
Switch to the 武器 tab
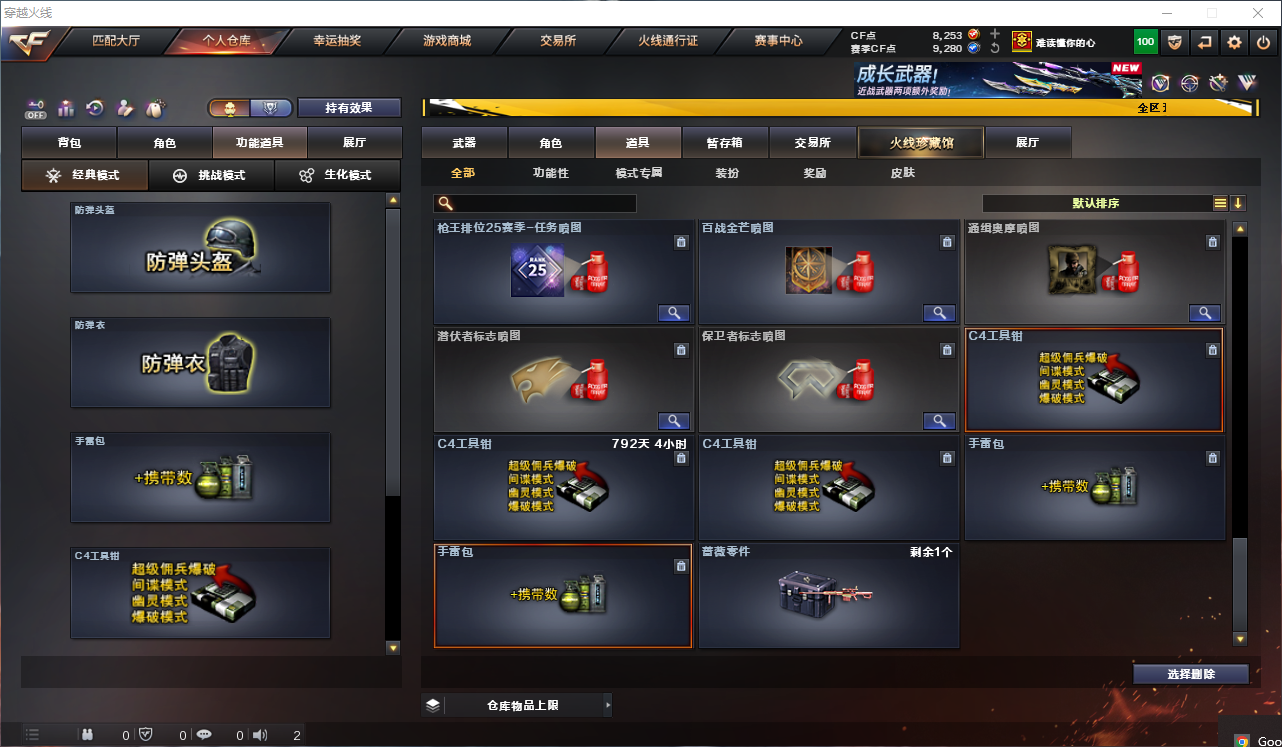(466, 142)
